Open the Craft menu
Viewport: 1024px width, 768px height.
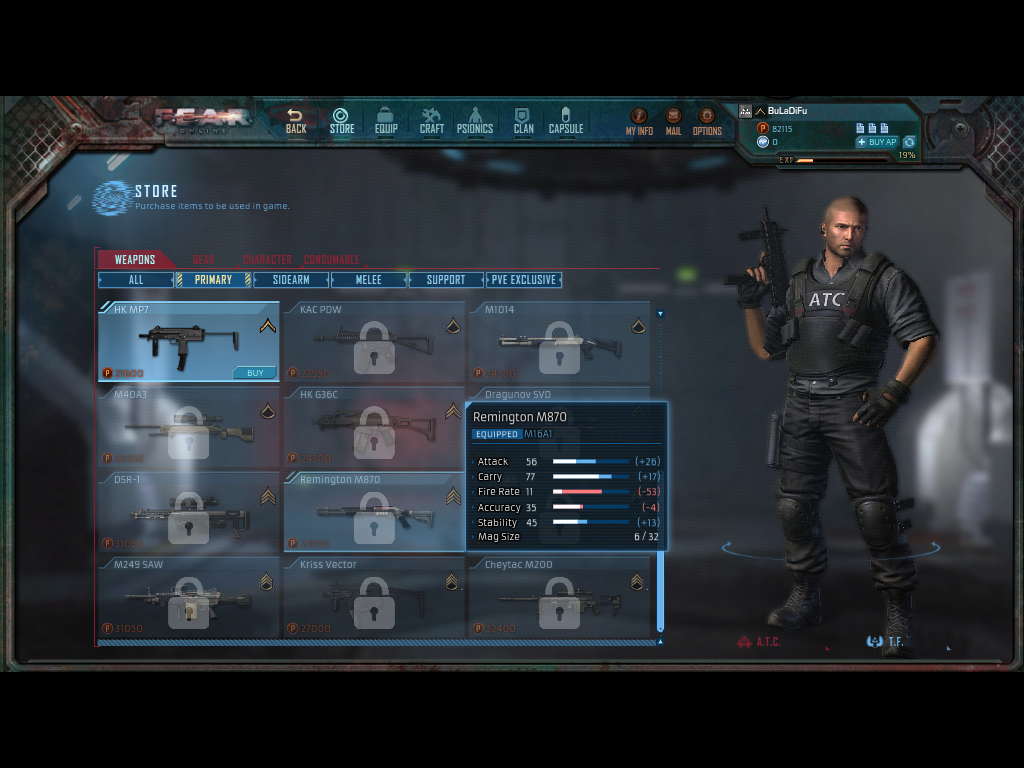tap(431, 121)
